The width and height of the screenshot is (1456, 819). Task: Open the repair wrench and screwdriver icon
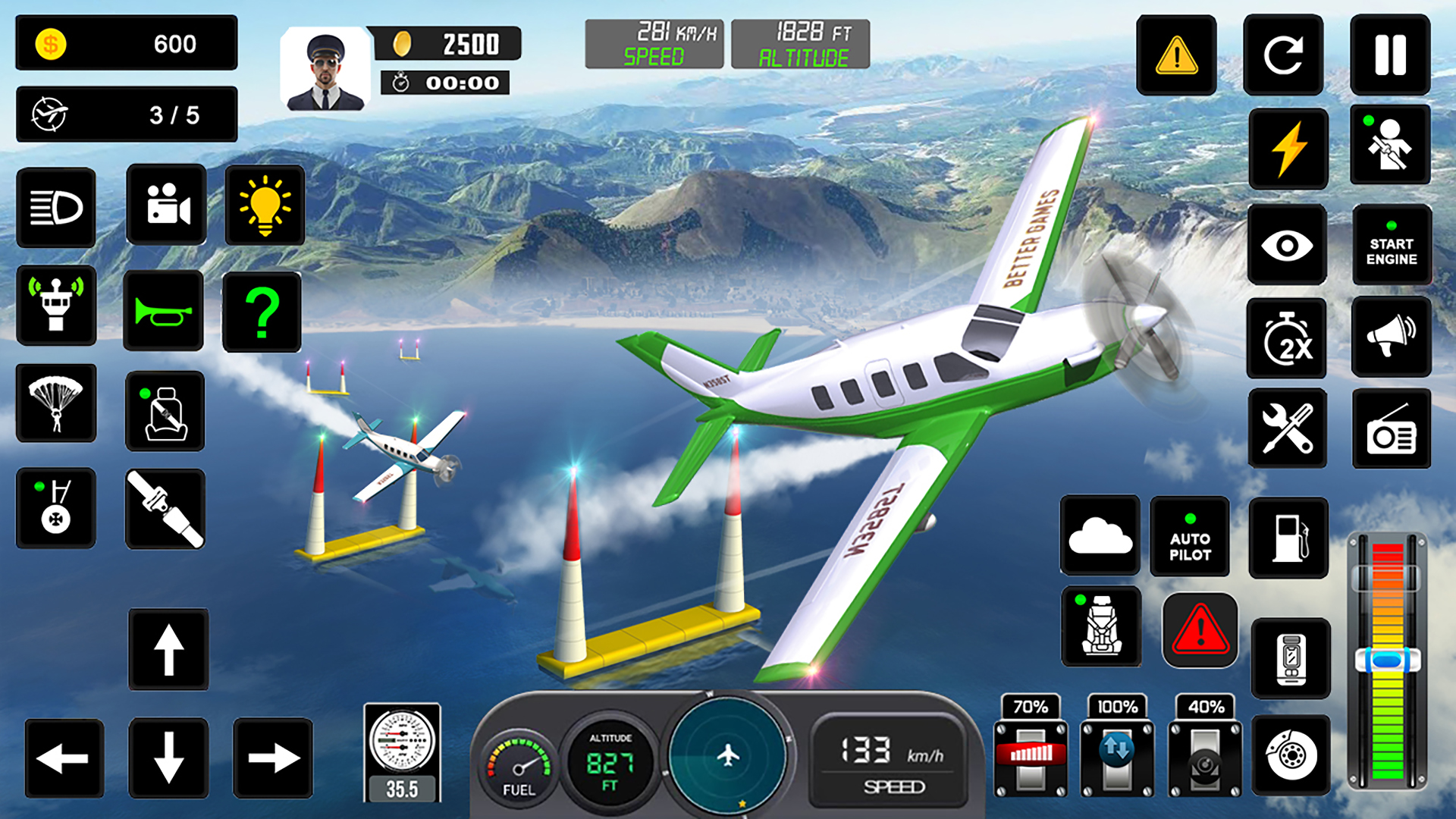pyautogui.click(x=1287, y=427)
